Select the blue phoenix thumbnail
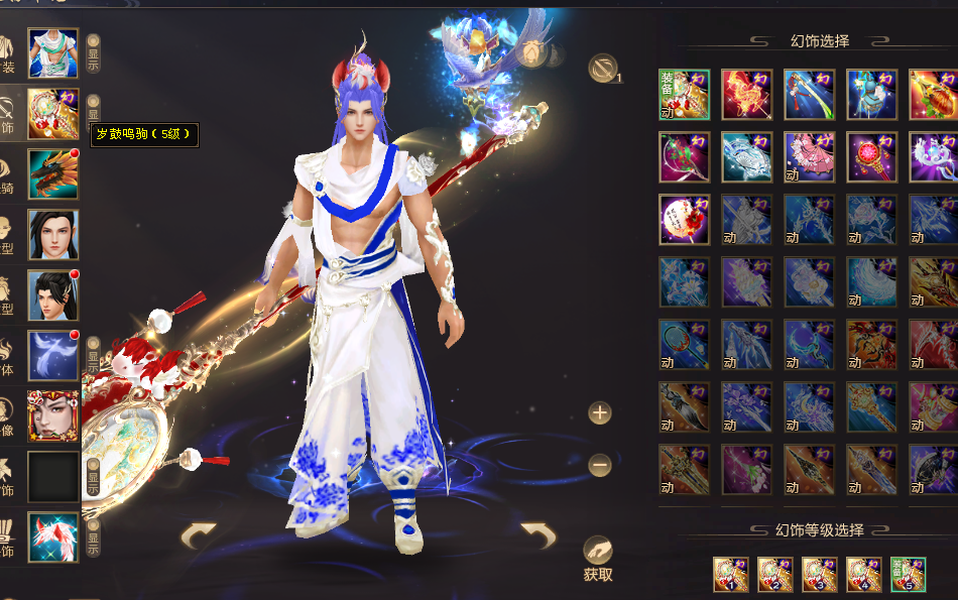Image resolution: width=958 pixels, height=600 pixels. pyautogui.click(x=53, y=355)
